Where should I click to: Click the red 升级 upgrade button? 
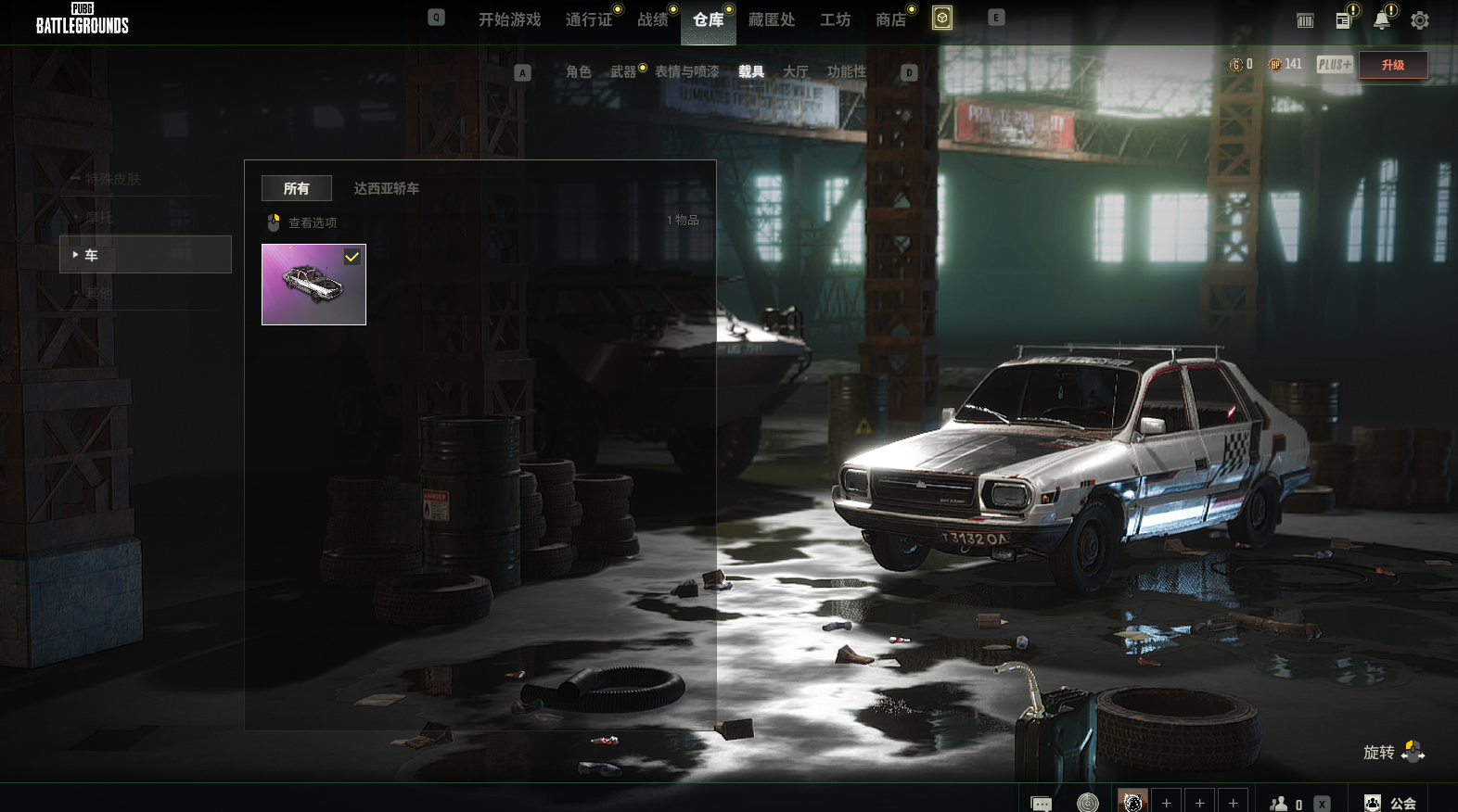pyautogui.click(x=1392, y=65)
